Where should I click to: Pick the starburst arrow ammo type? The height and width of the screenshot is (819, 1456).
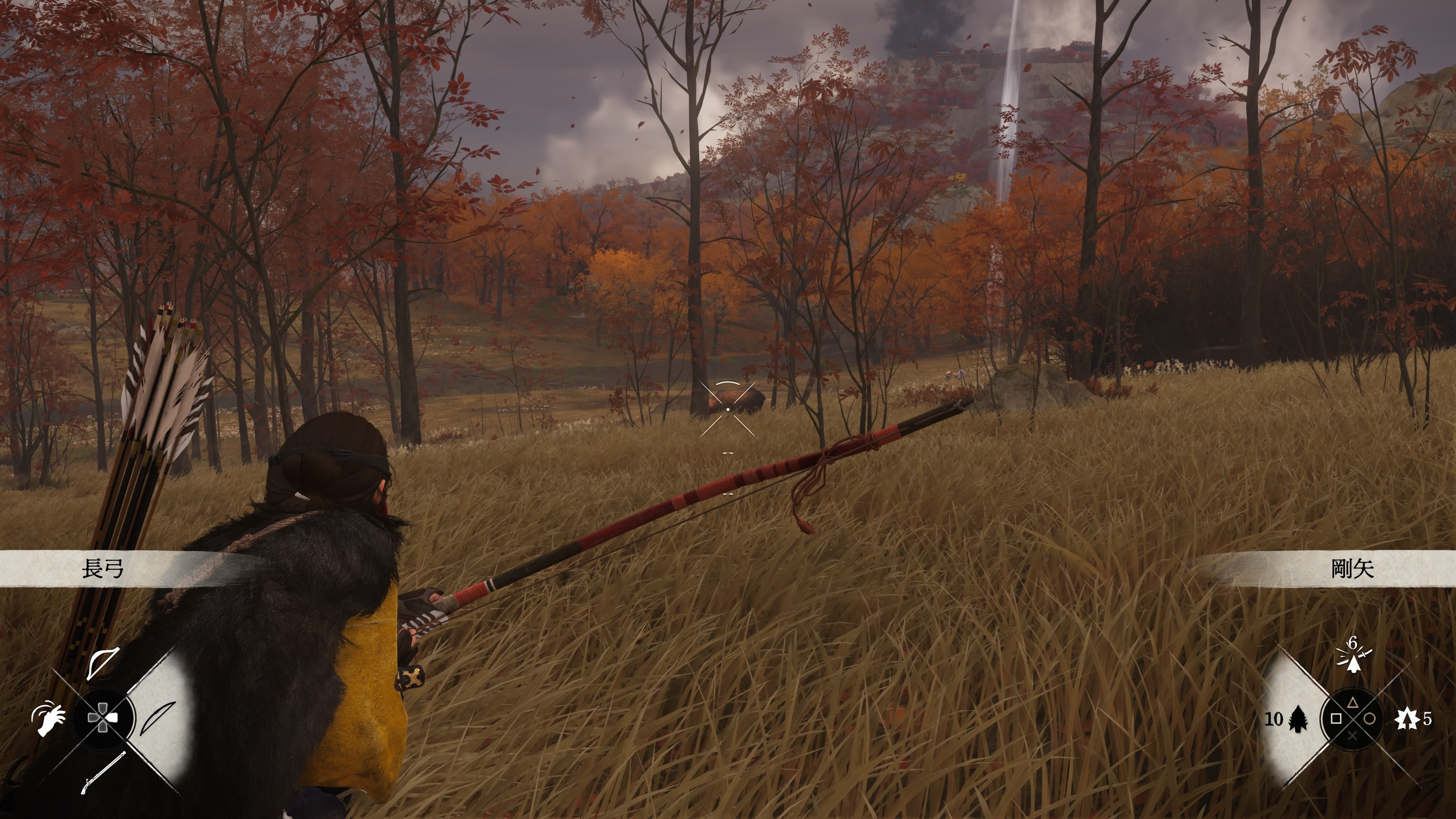[1406, 719]
